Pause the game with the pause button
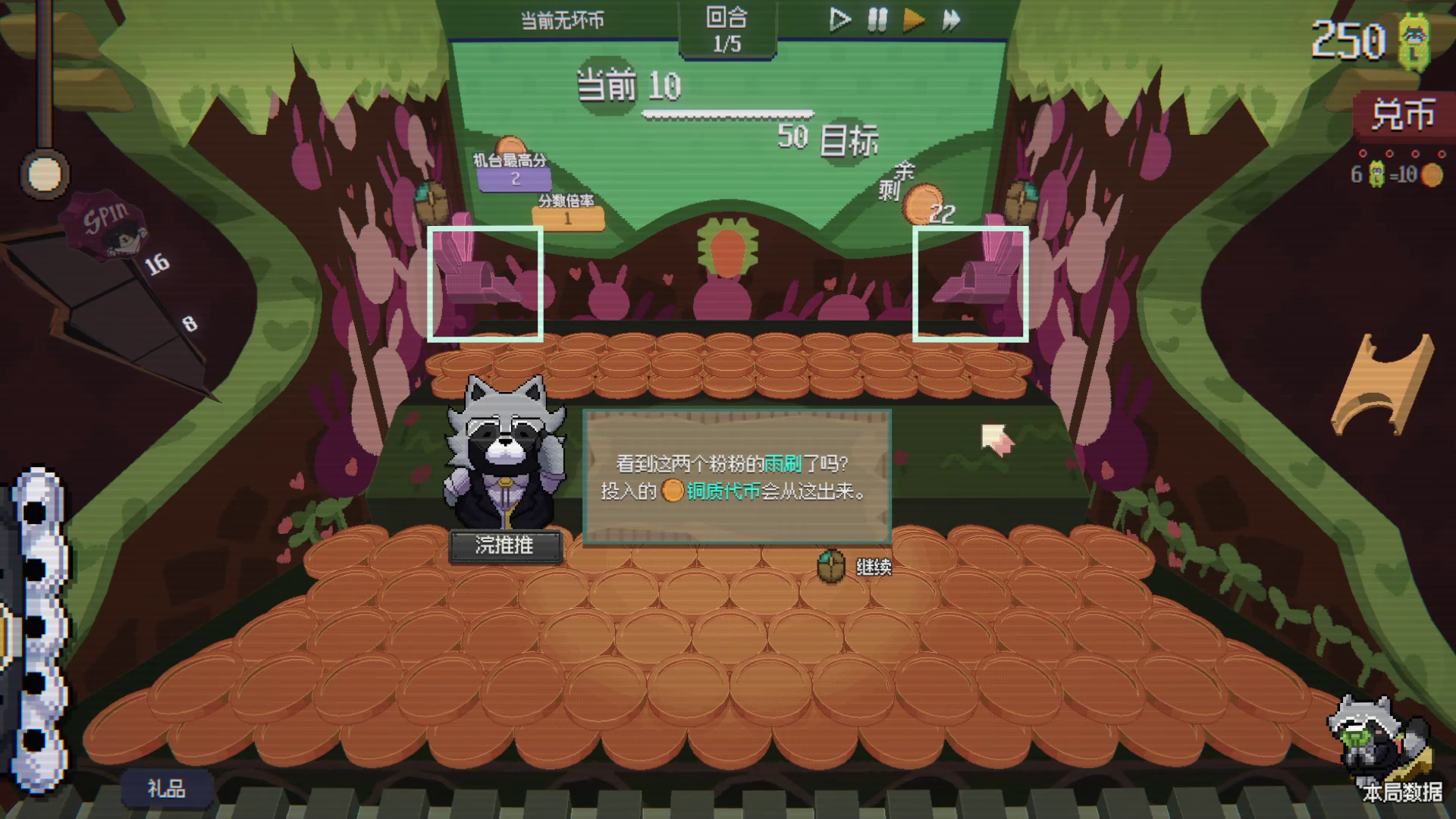The image size is (1456, 819). point(877,20)
